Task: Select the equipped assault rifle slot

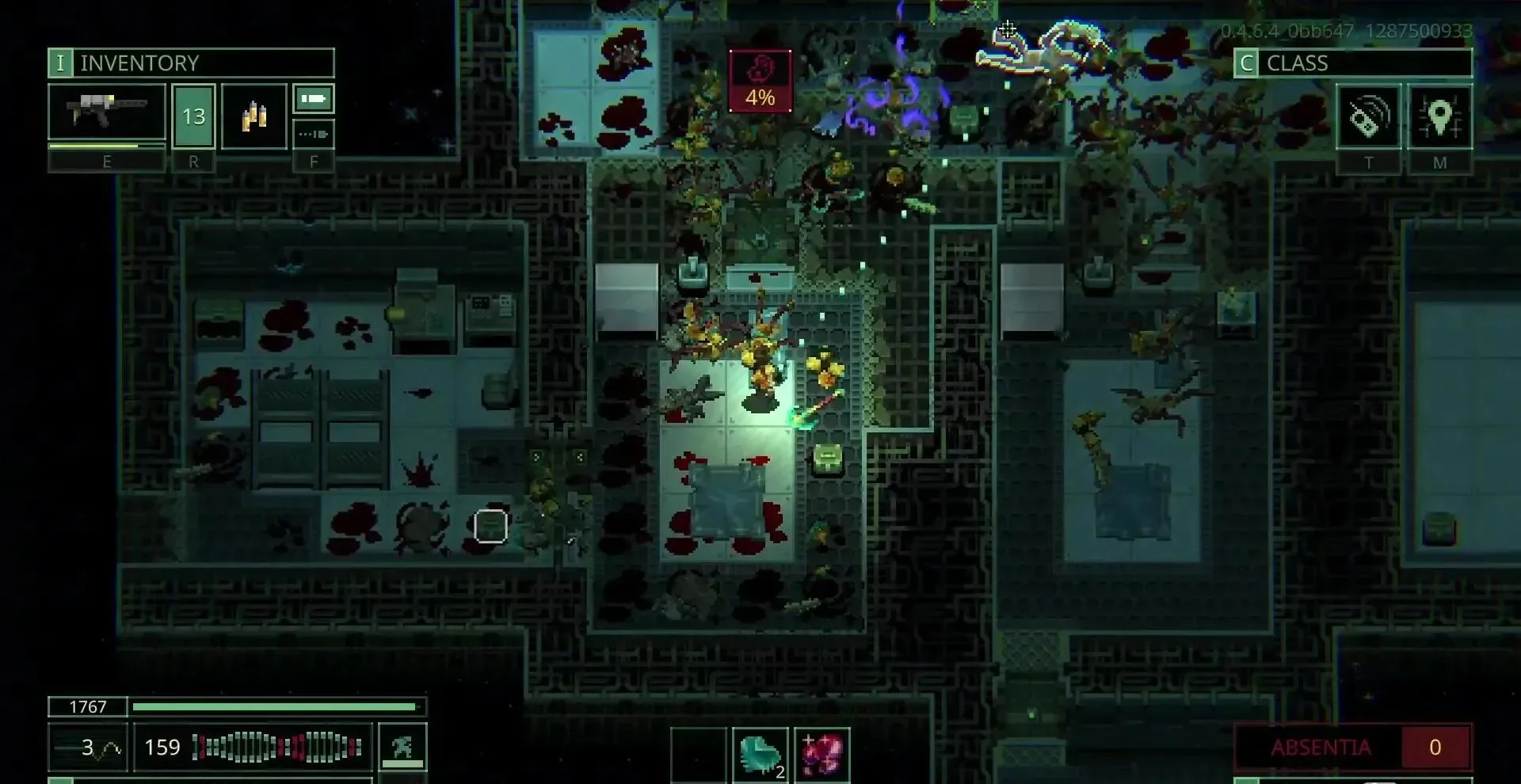Action: pos(107,115)
